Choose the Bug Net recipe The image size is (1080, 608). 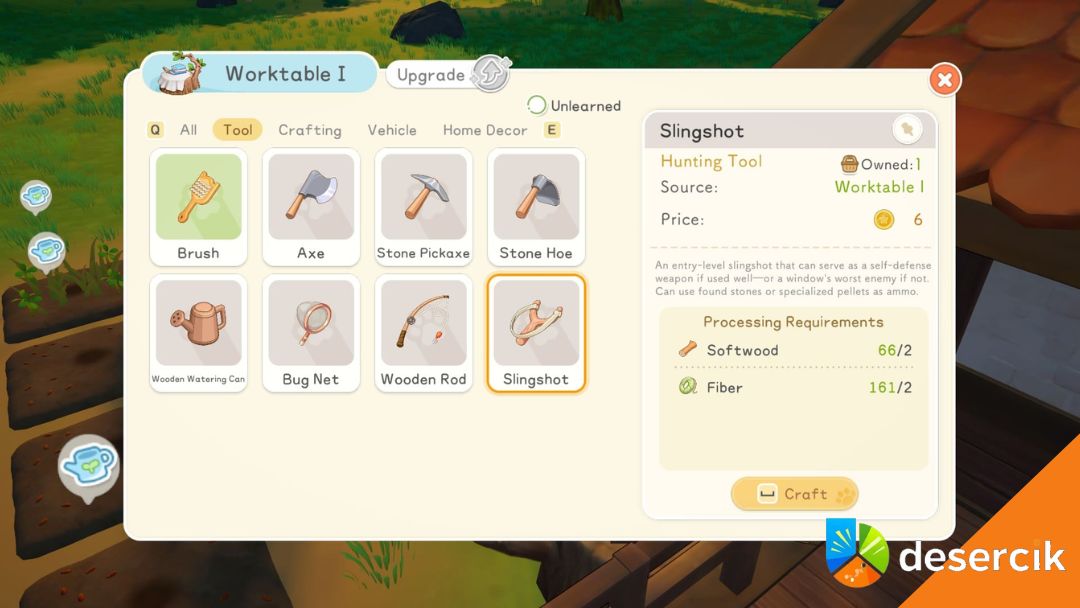311,333
